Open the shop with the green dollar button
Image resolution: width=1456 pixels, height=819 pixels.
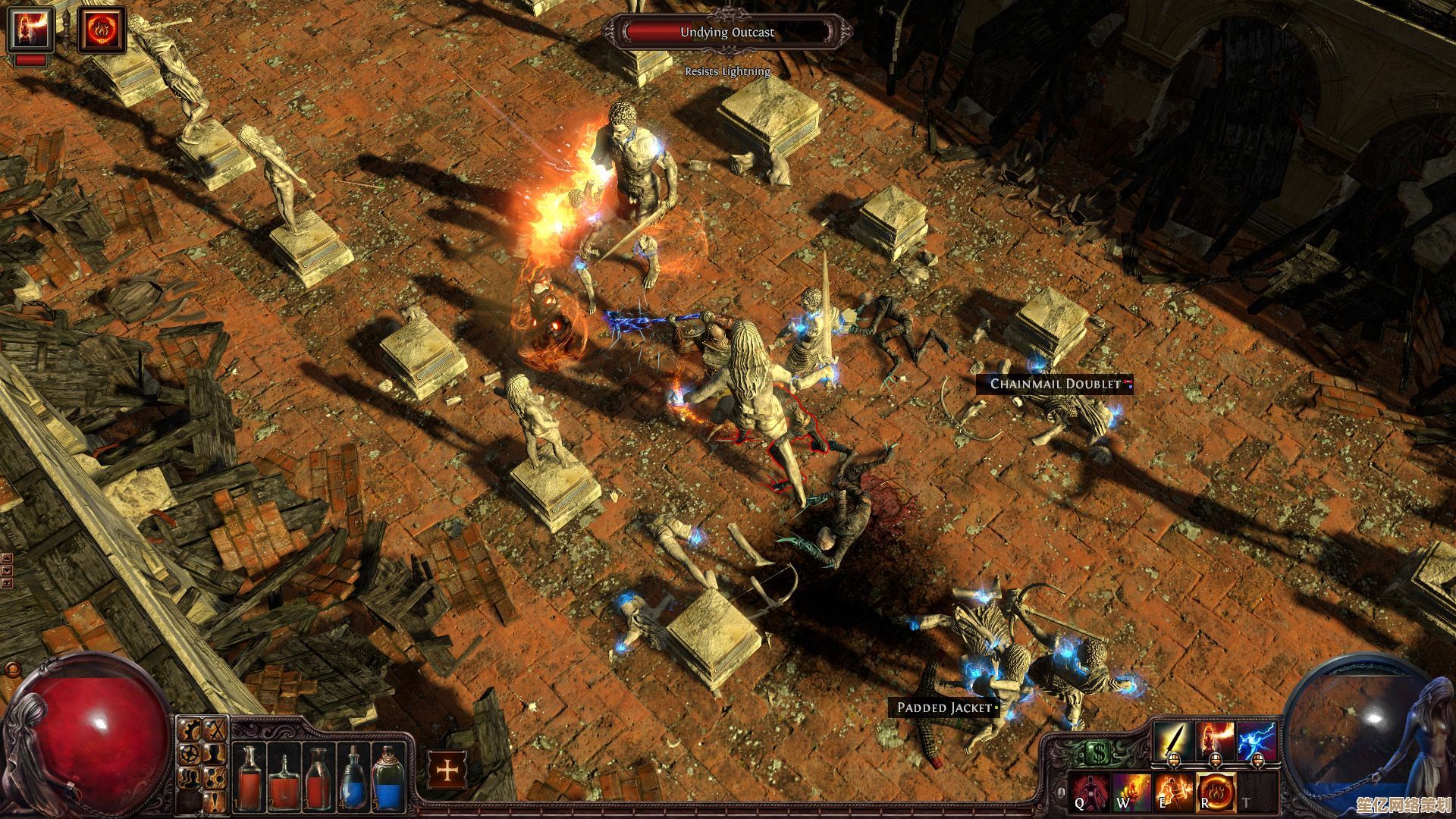[1097, 753]
